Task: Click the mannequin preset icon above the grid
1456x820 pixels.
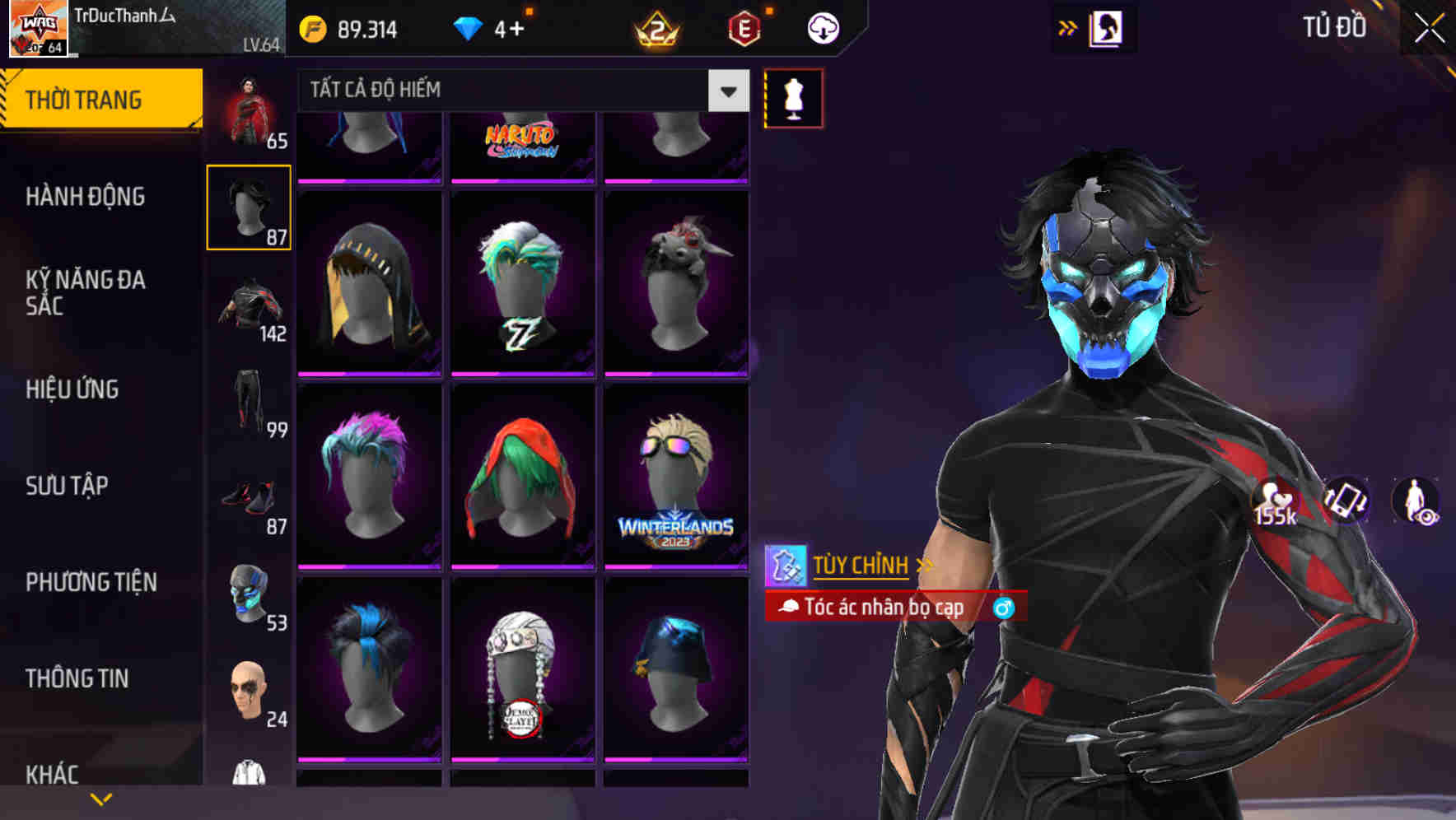Action: (x=793, y=96)
